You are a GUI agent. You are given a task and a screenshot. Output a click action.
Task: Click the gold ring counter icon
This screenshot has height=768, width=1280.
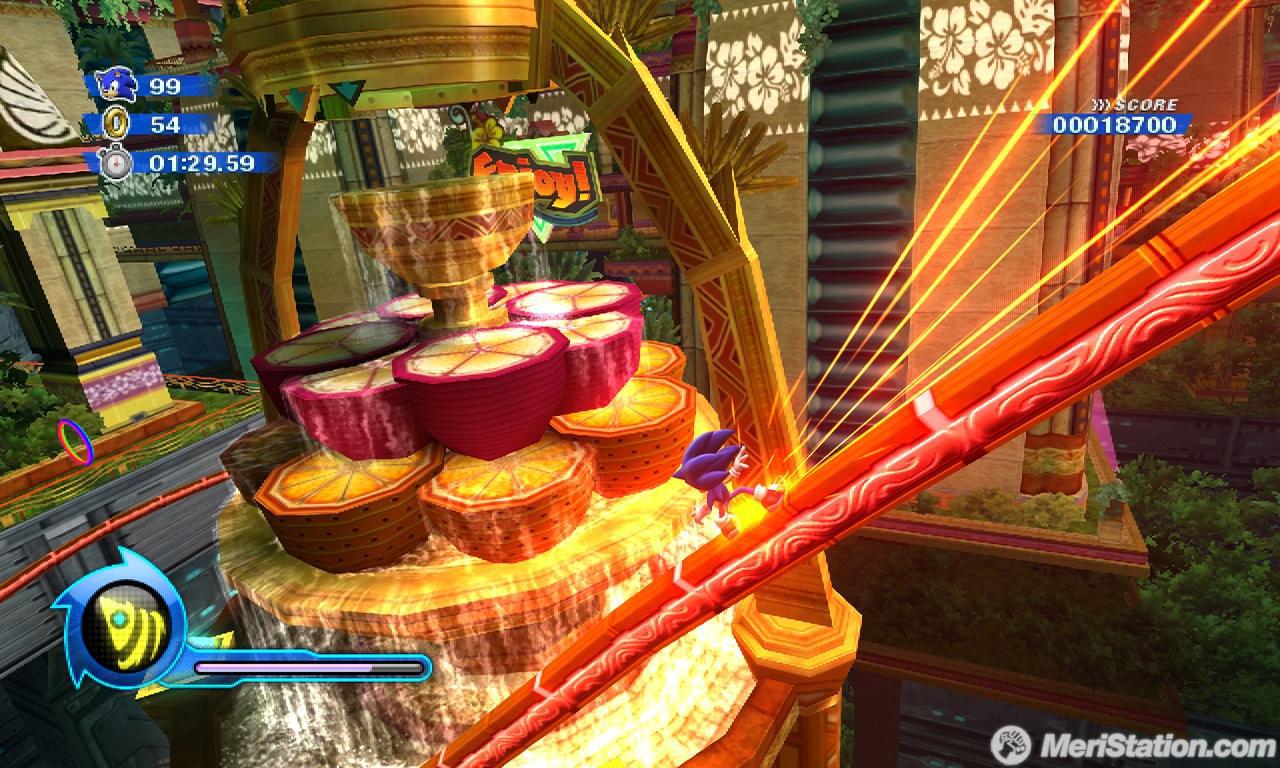pos(117,124)
